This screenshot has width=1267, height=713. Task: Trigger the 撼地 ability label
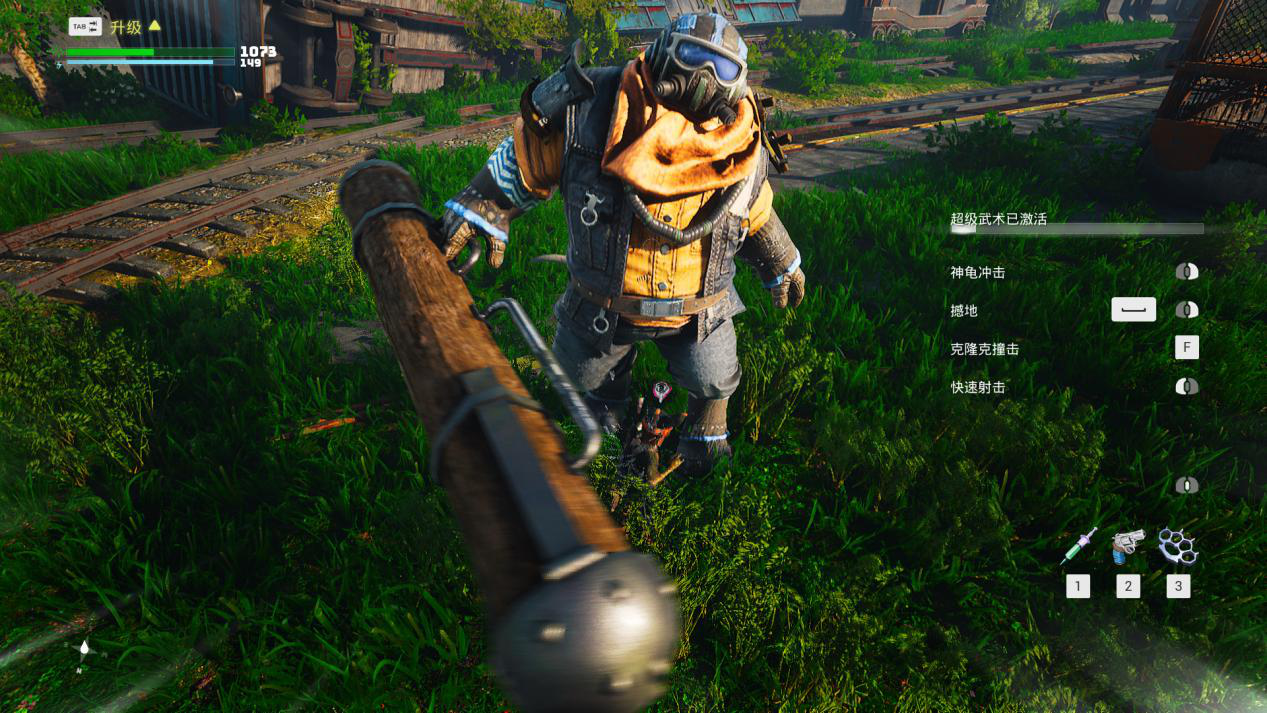964,311
